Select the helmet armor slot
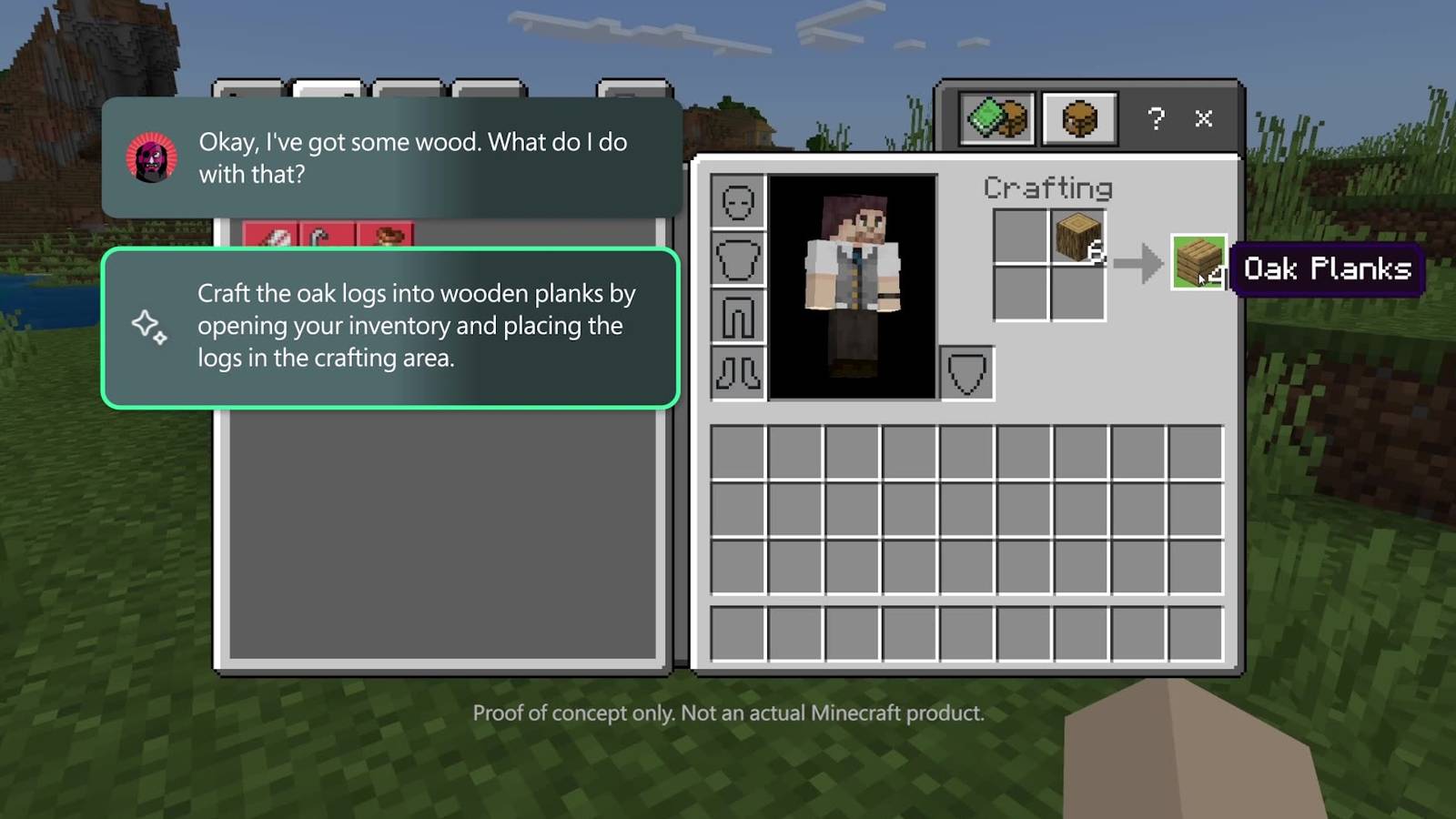Screen dimensions: 1456x819 click(x=737, y=202)
